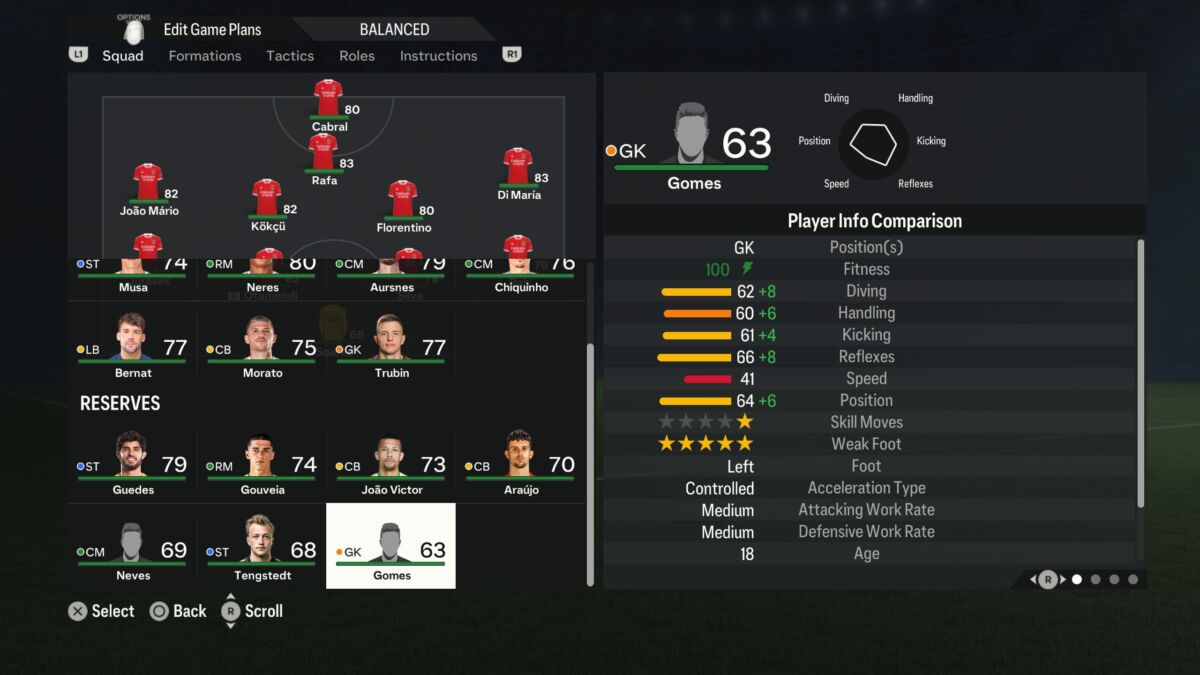Select the Squad tab
1200x675 pixels.
click(123, 56)
